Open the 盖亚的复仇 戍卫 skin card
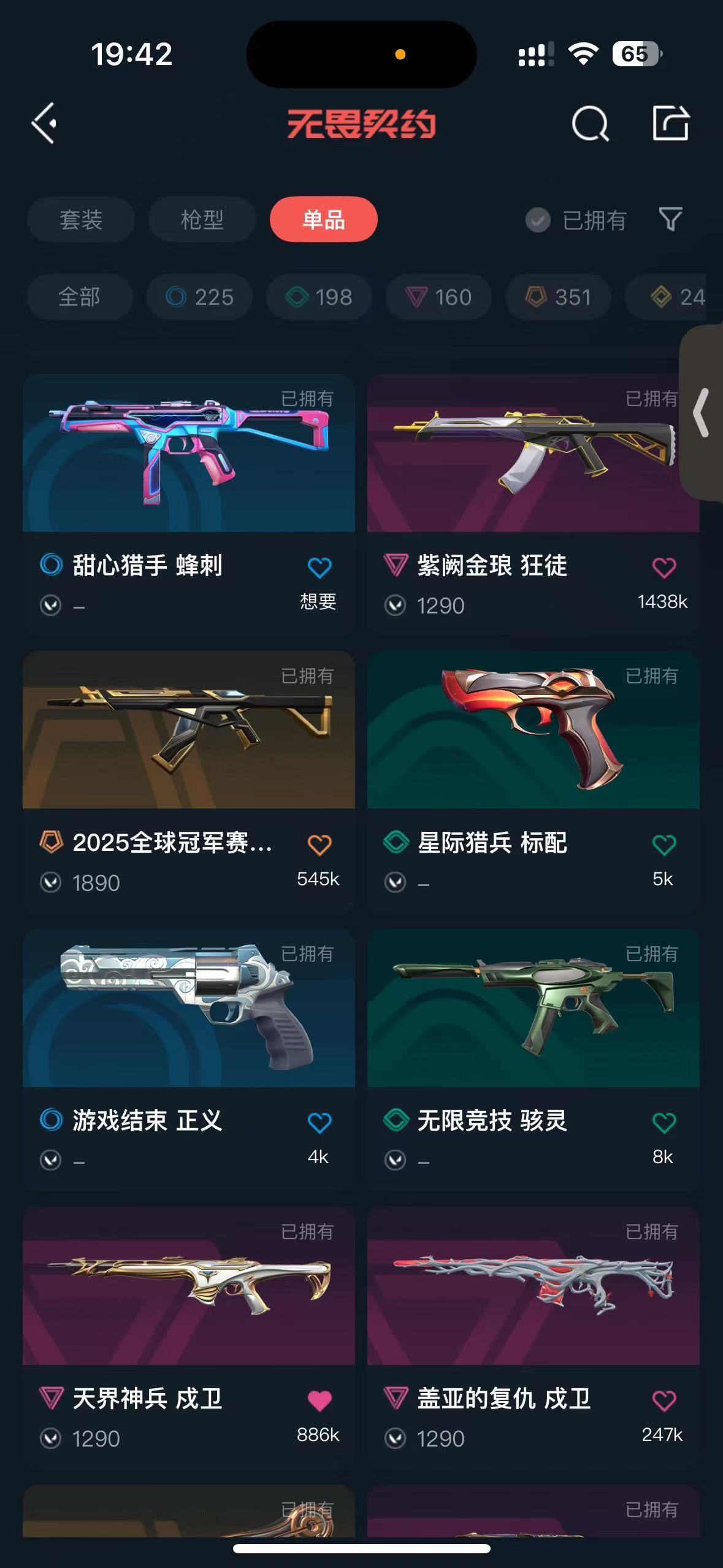The height and width of the screenshot is (1568, 723). [x=533, y=1286]
